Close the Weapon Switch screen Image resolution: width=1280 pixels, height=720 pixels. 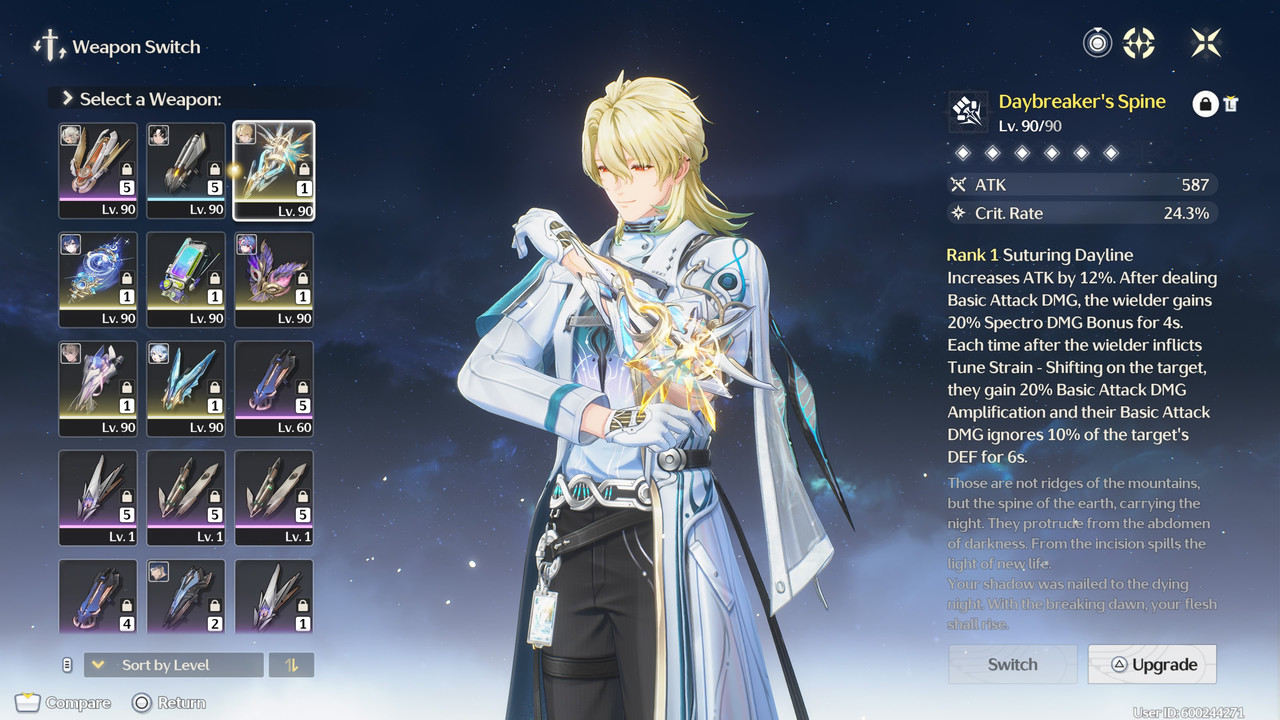1206,43
